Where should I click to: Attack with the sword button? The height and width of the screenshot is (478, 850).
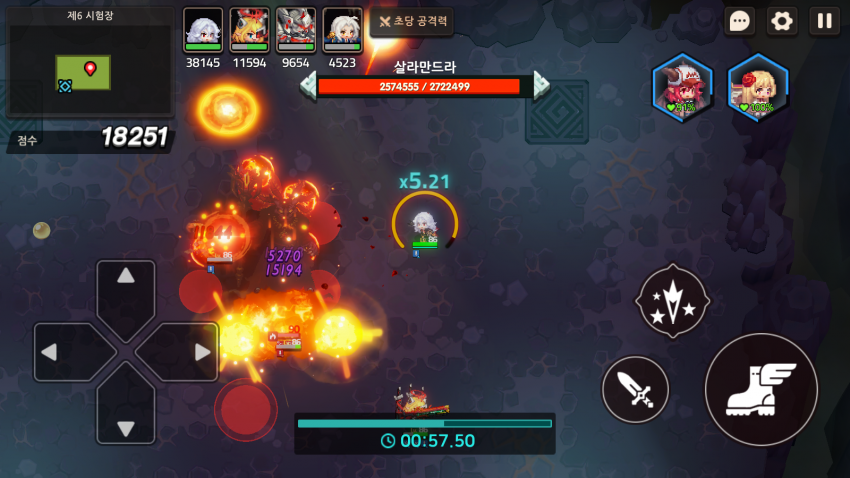click(x=635, y=389)
